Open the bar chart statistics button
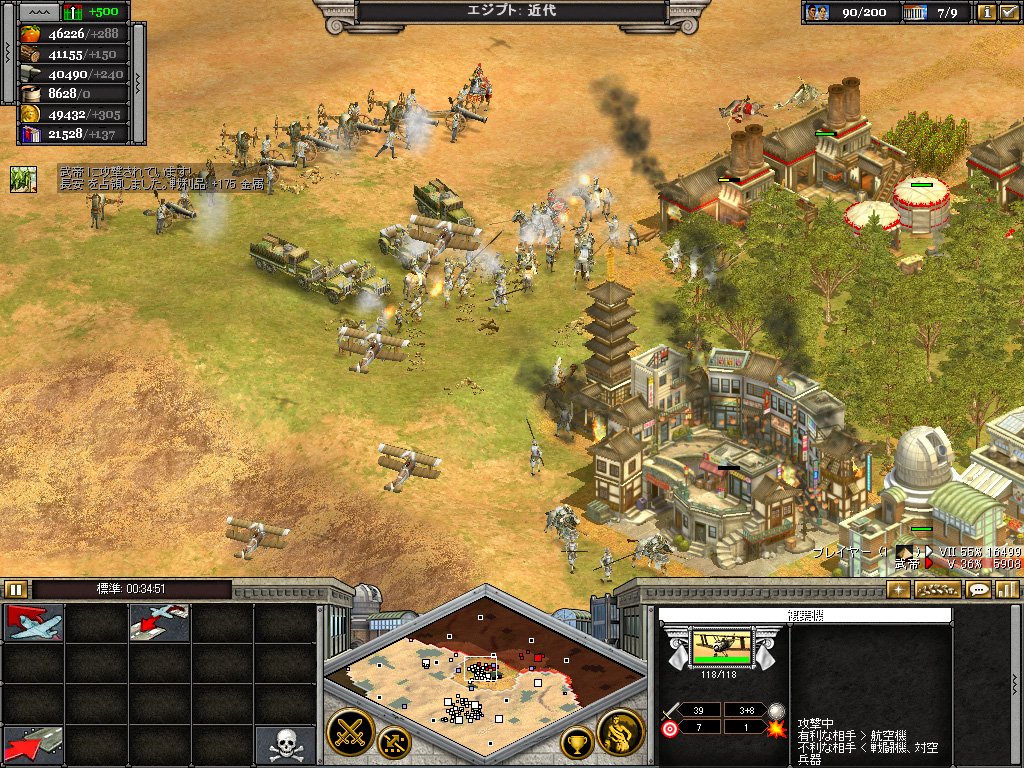 coord(1006,590)
